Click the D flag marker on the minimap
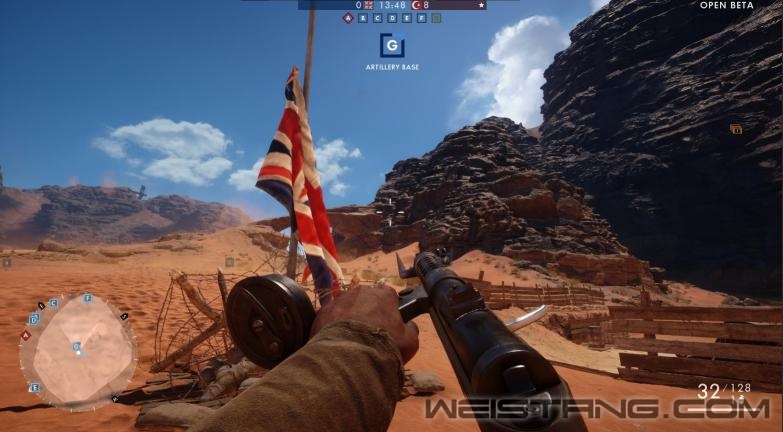 tap(34, 320)
